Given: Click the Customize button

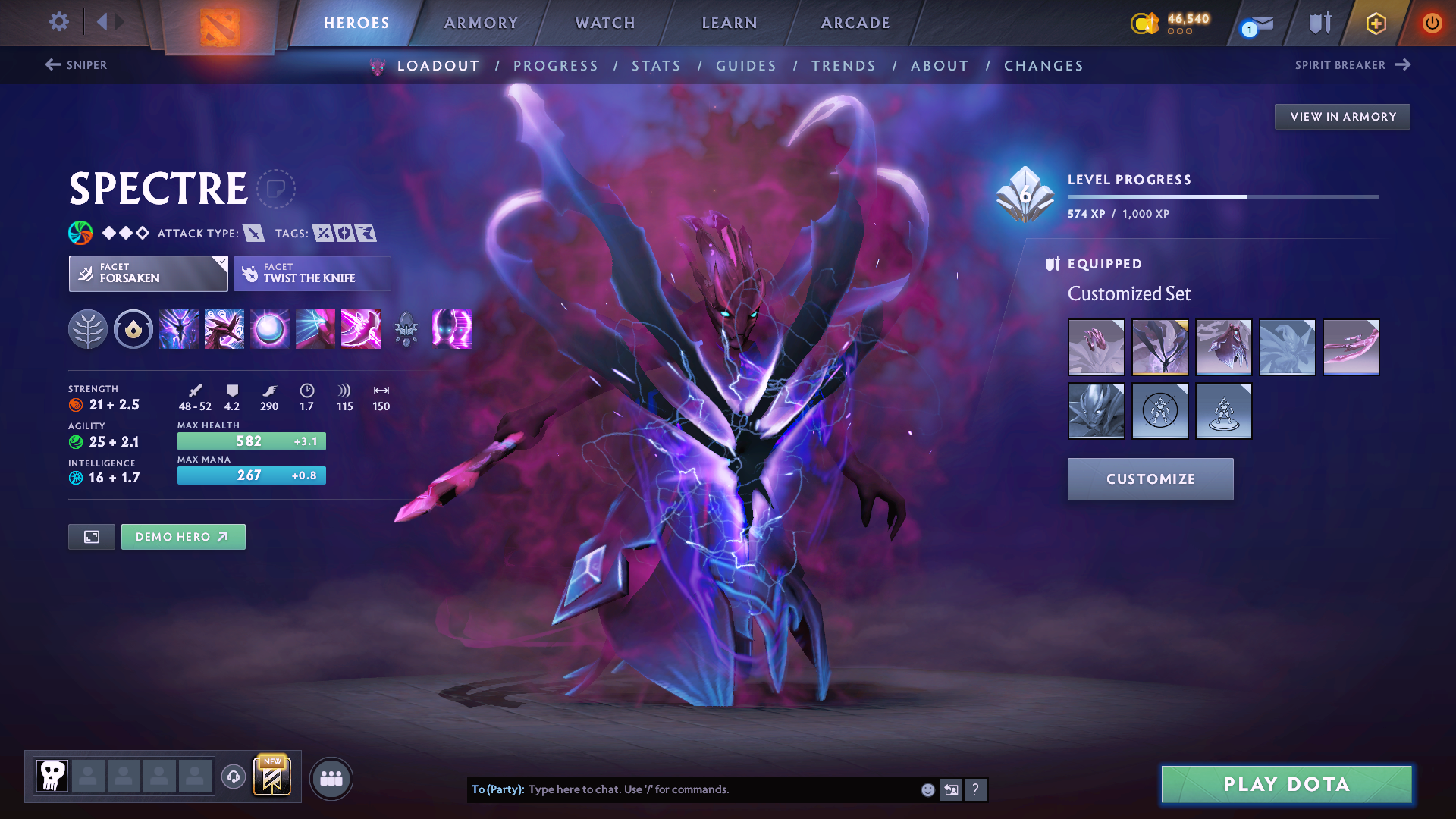Looking at the screenshot, I should click(x=1150, y=479).
